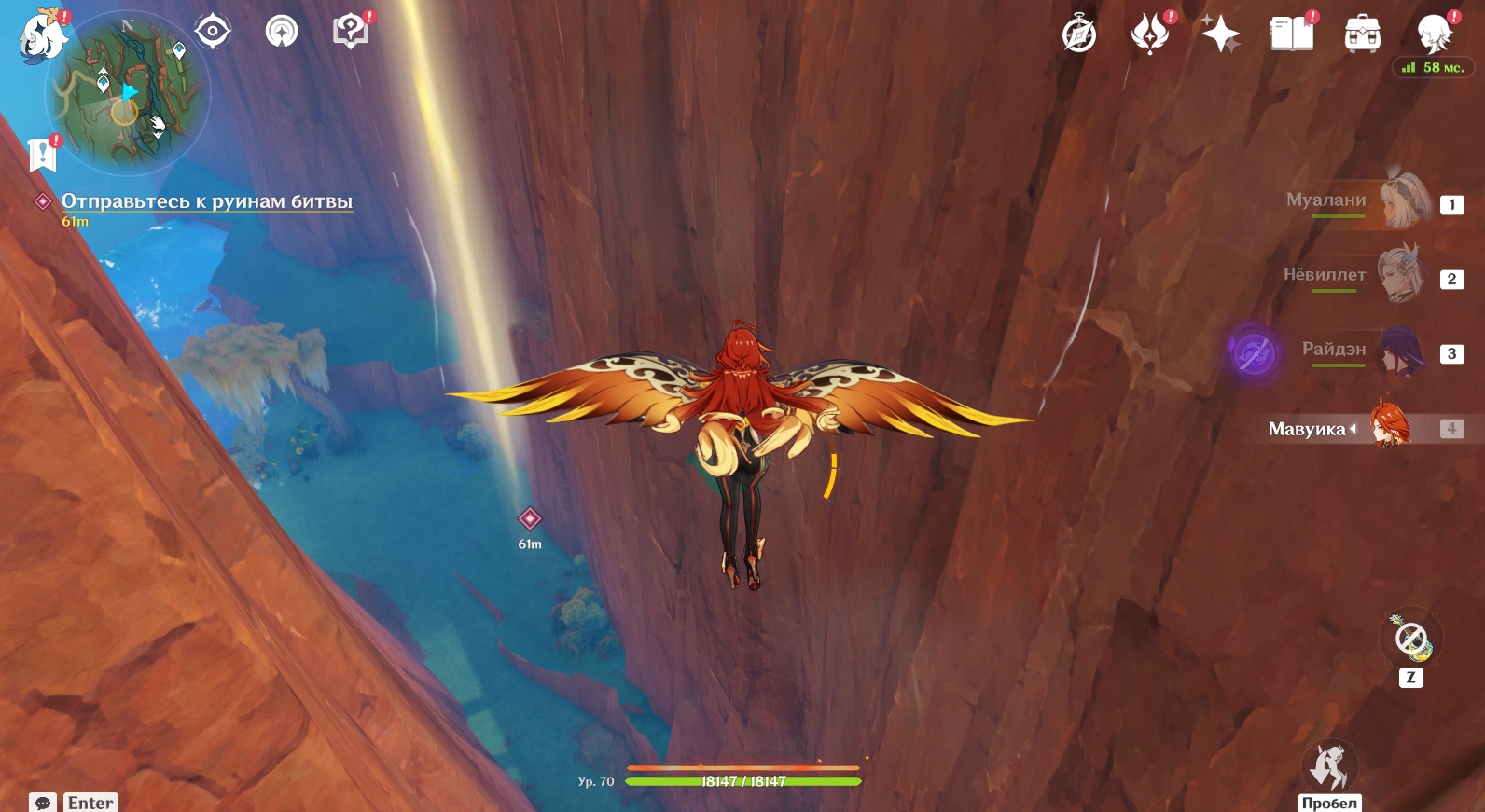
Task: Open the Adventurer Handbook compass icon
Action: (x=1079, y=35)
